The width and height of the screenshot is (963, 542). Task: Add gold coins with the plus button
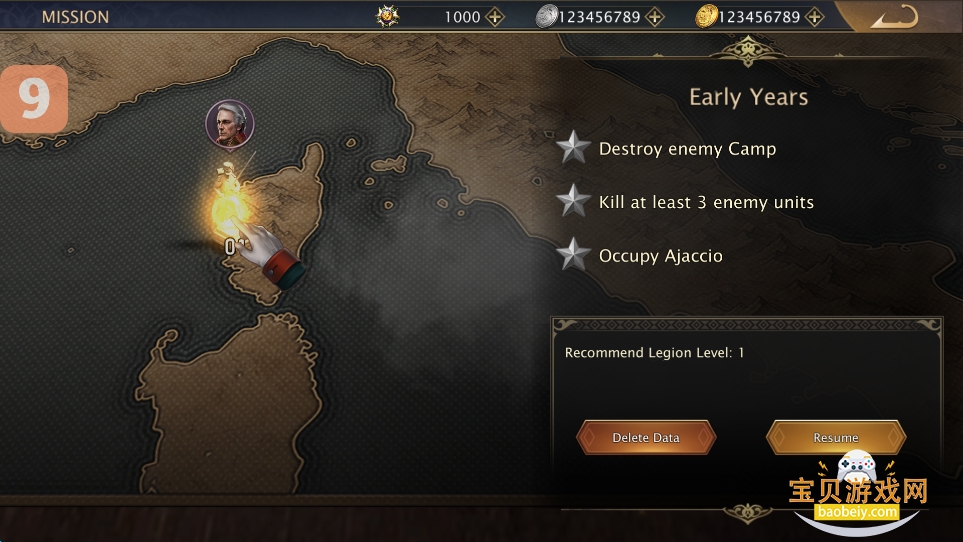[815, 17]
